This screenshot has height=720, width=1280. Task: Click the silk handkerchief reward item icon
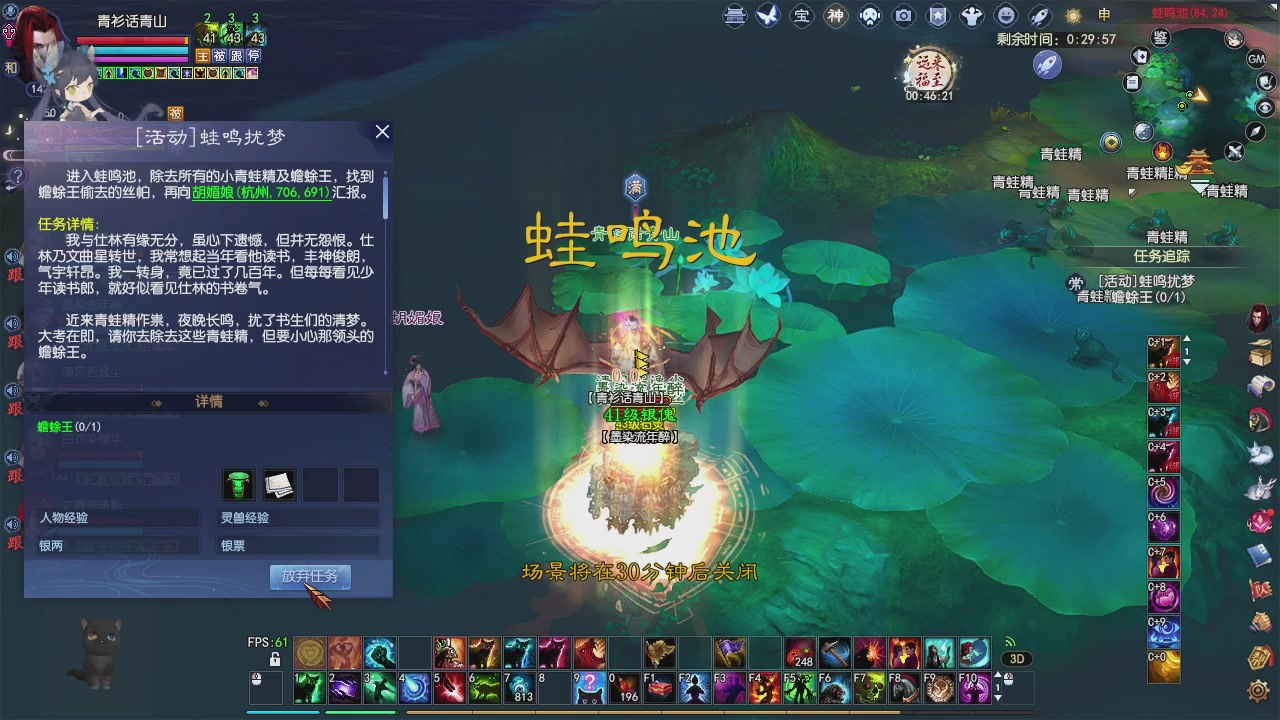(x=278, y=484)
